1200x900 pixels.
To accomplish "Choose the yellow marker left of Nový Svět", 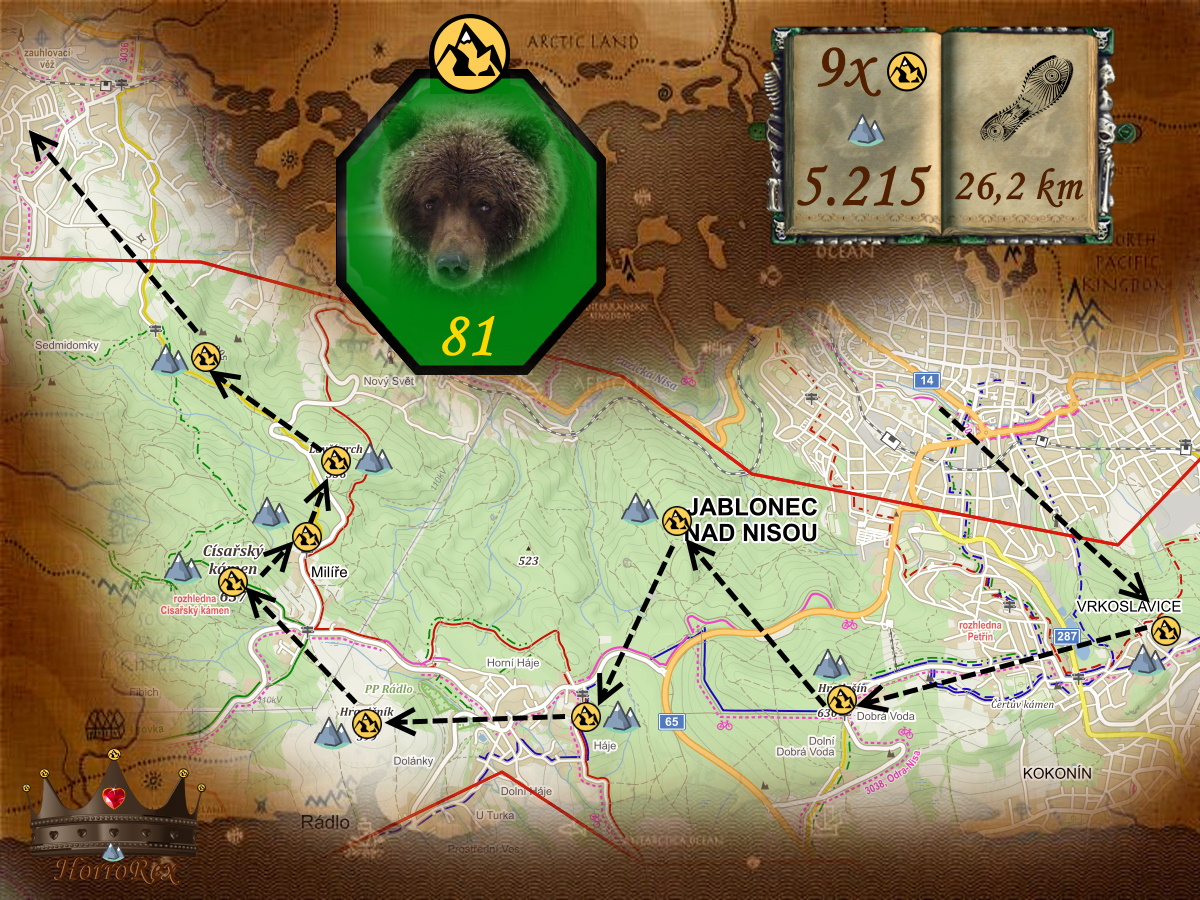I will click(x=336, y=459).
